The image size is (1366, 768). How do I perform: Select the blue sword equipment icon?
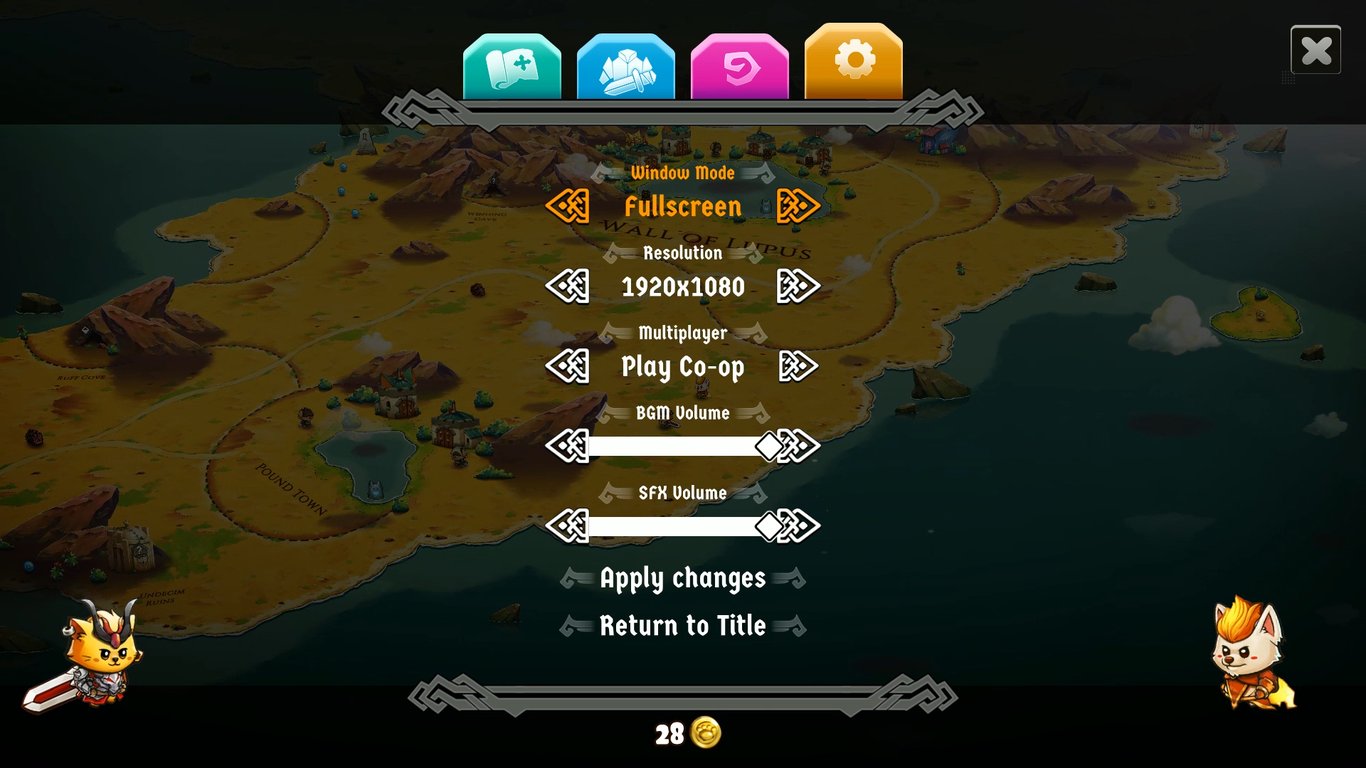pos(626,63)
